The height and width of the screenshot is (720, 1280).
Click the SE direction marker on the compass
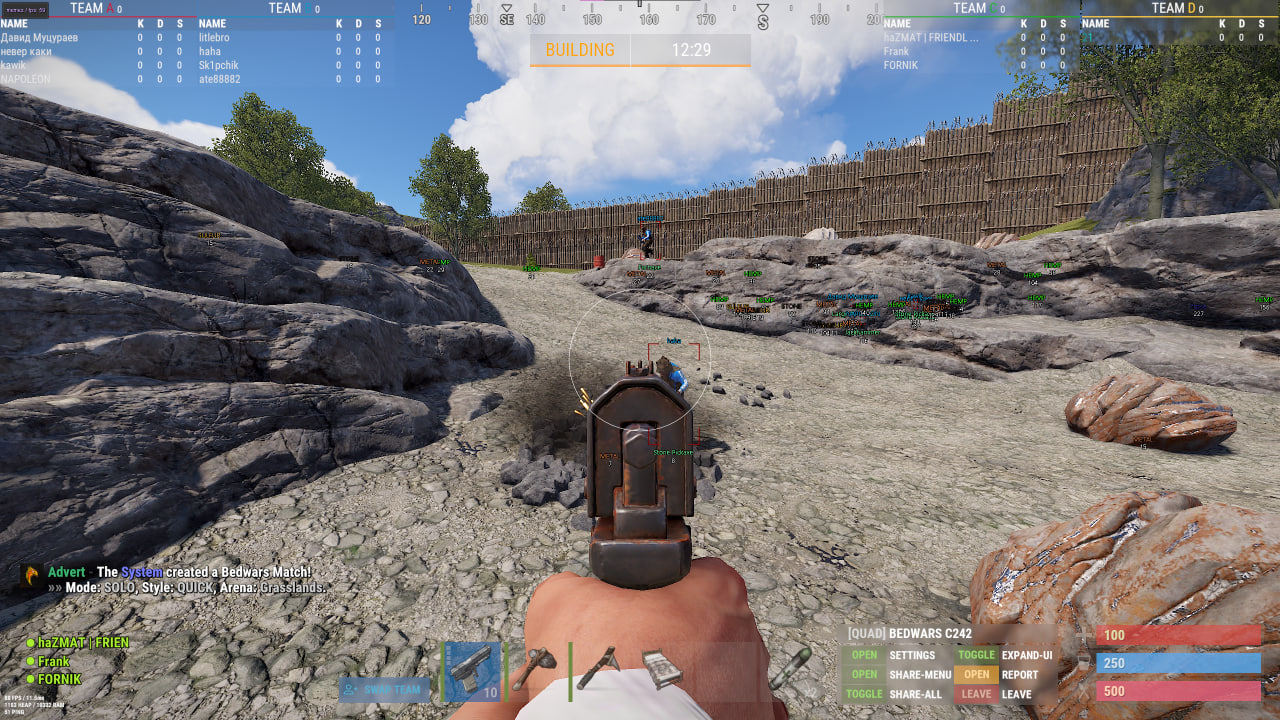[x=509, y=18]
